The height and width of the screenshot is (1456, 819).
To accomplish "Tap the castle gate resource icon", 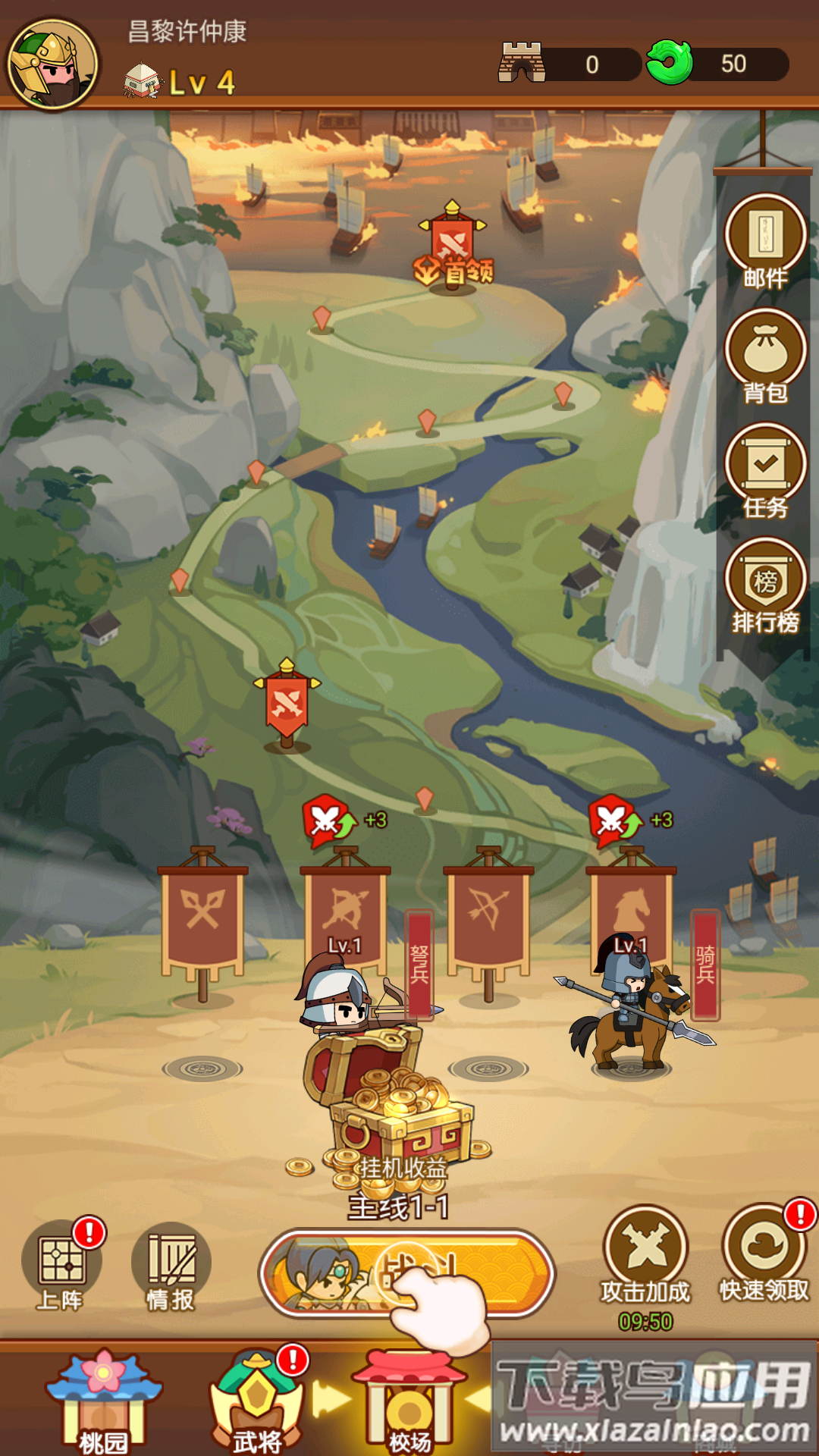I will pyautogui.click(x=522, y=63).
